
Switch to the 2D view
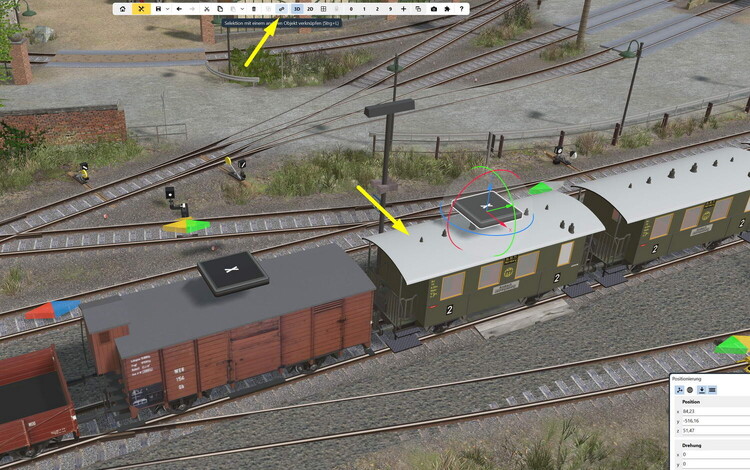(310, 9)
